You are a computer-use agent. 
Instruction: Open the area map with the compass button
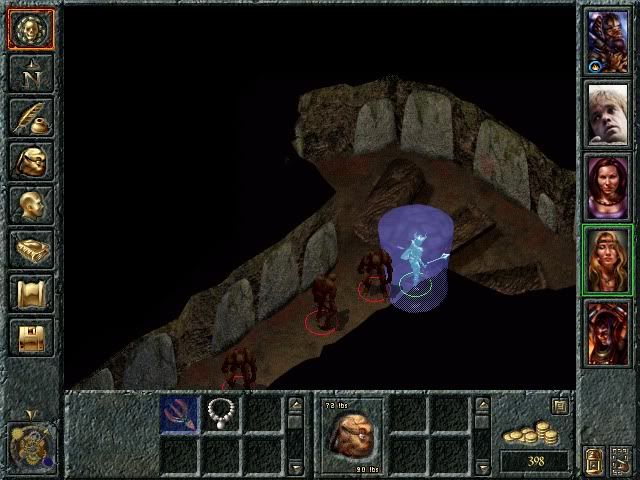point(30,73)
